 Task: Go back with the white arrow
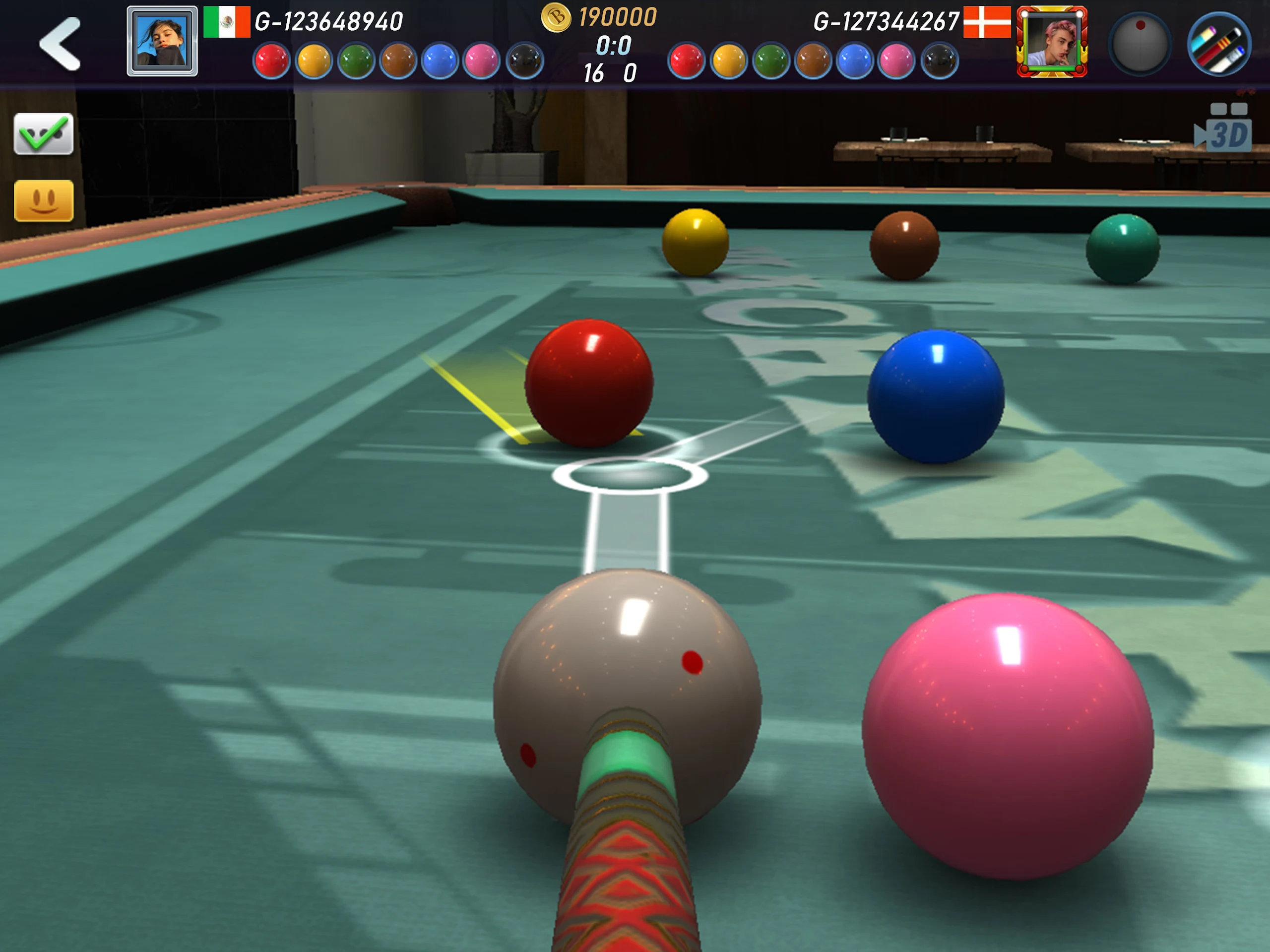[x=60, y=44]
